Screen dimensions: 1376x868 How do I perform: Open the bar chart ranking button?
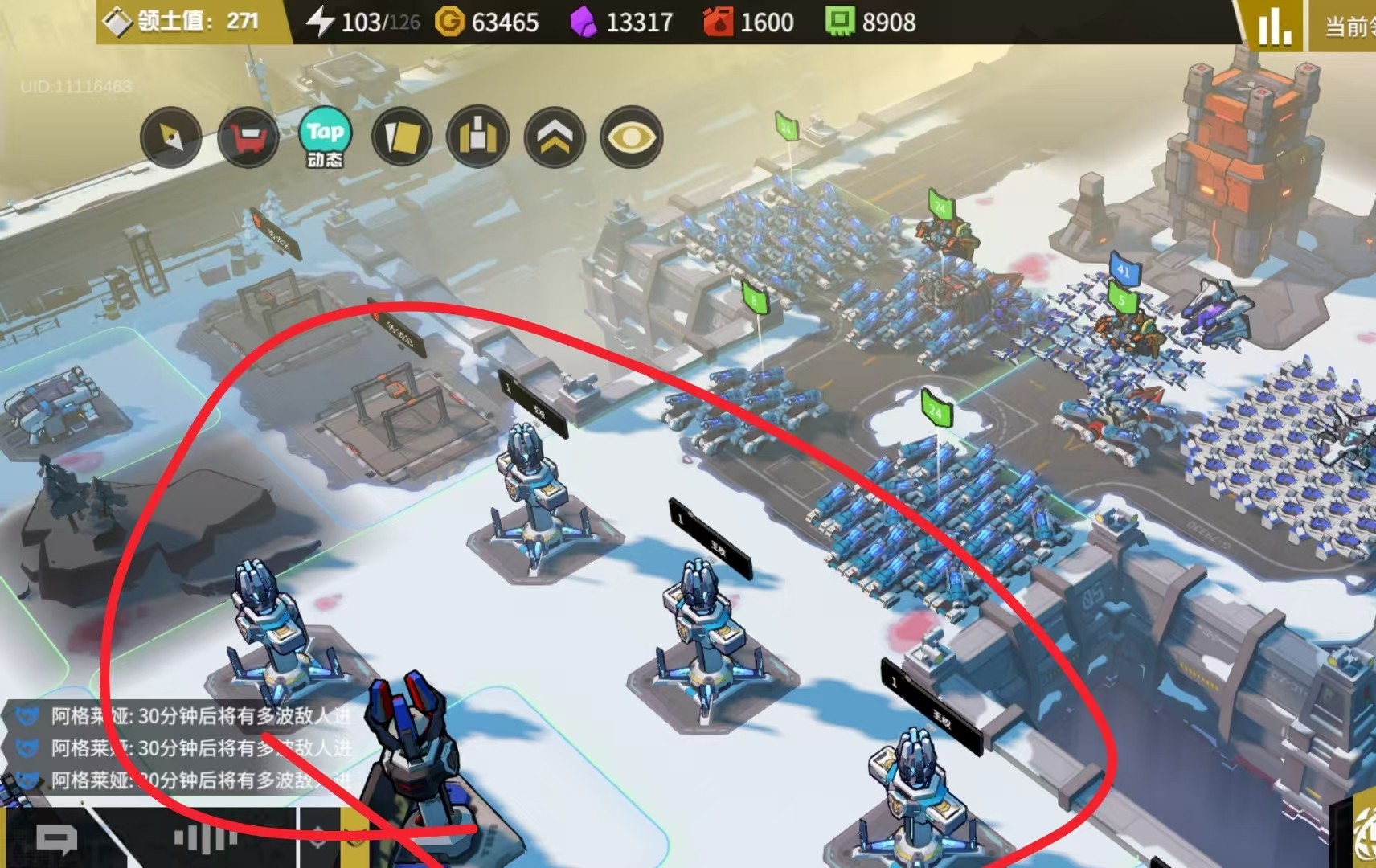point(1275,26)
